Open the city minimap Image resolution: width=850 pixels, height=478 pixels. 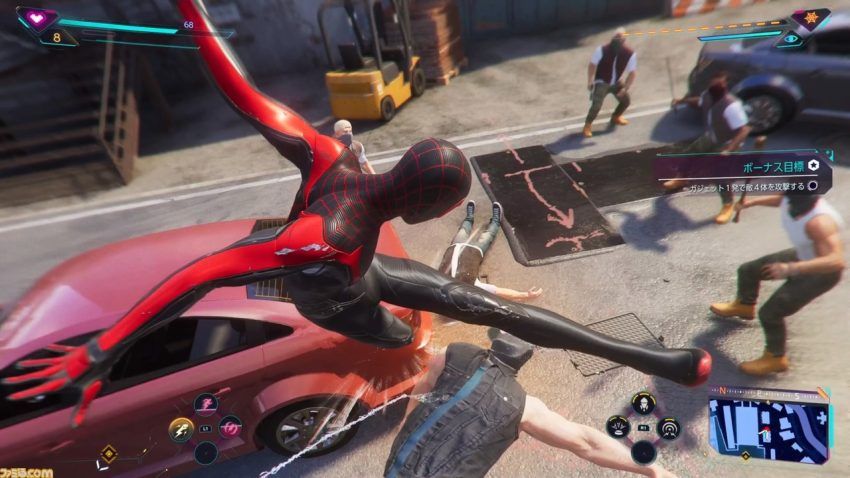pos(768,430)
